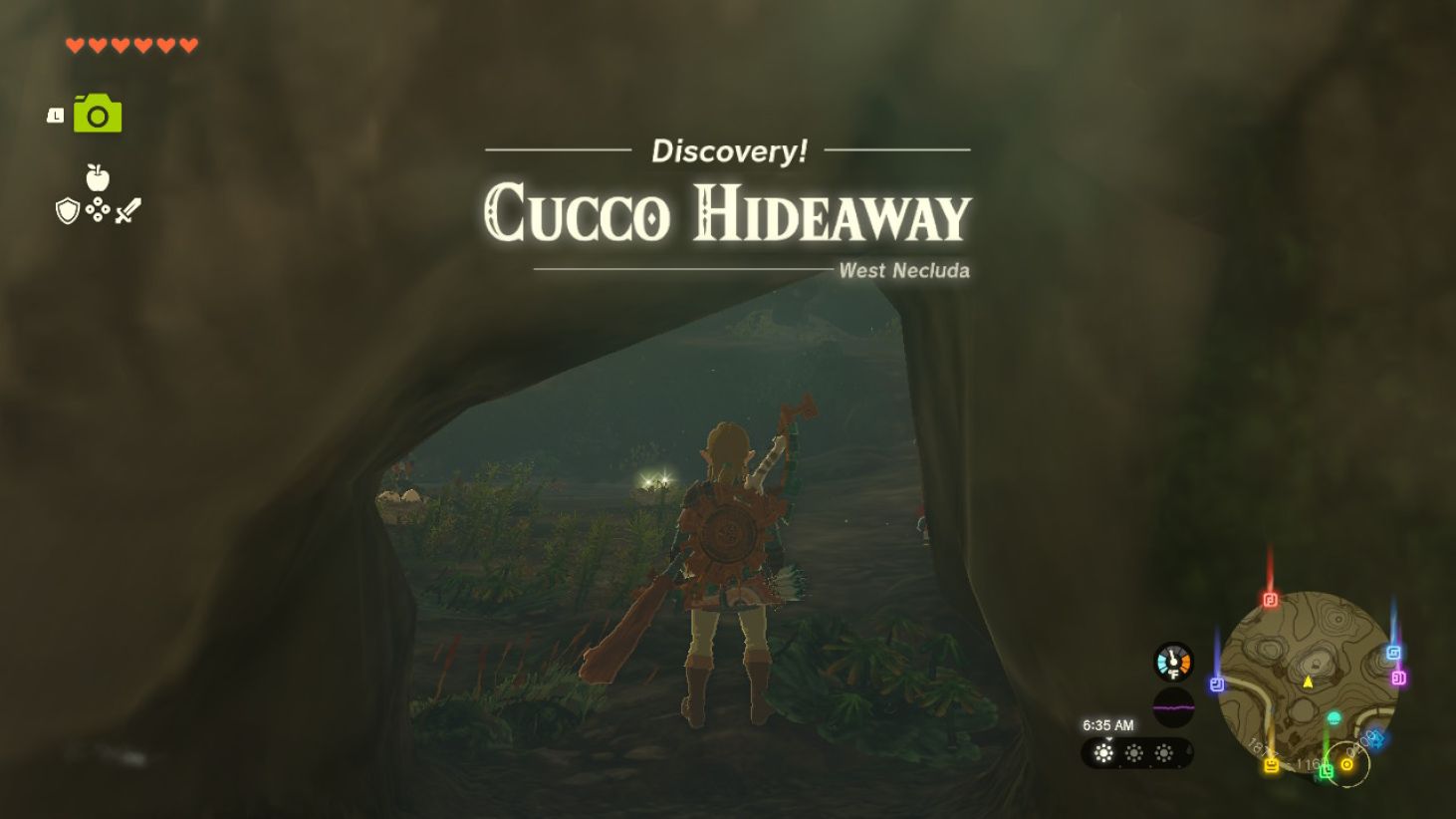Toggle the first sunny weather forecast icon
The height and width of the screenshot is (819, 1456).
(x=1102, y=752)
